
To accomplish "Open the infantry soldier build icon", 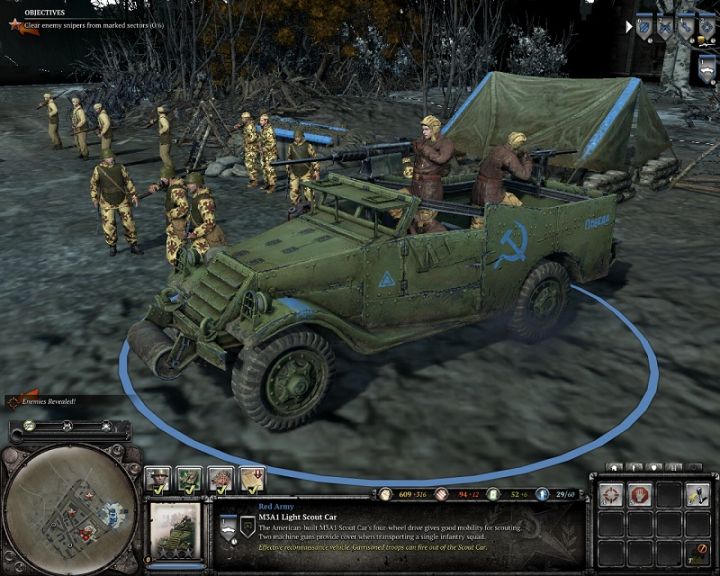I will (x=159, y=479).
